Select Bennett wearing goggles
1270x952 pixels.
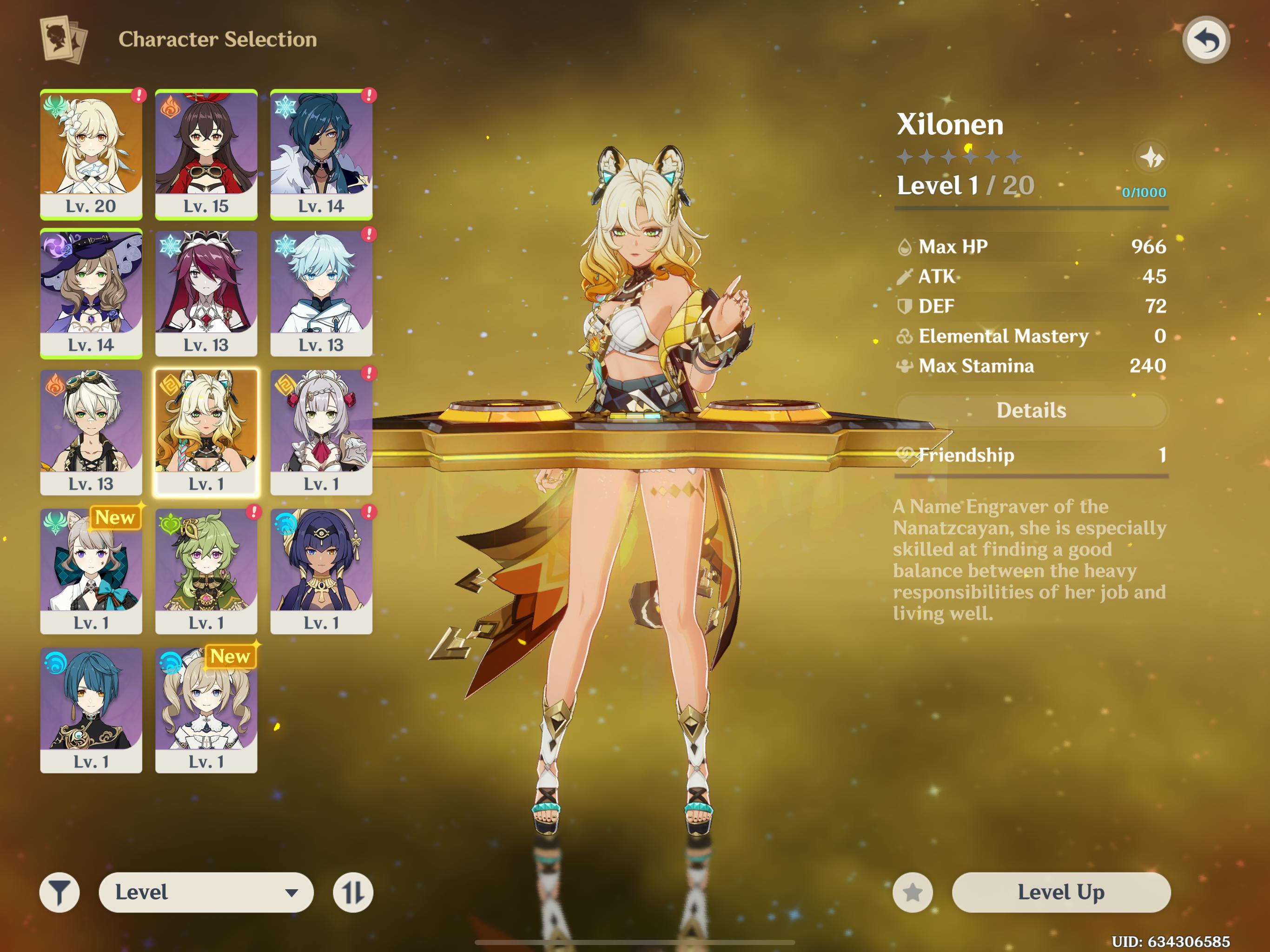[91, 432]
